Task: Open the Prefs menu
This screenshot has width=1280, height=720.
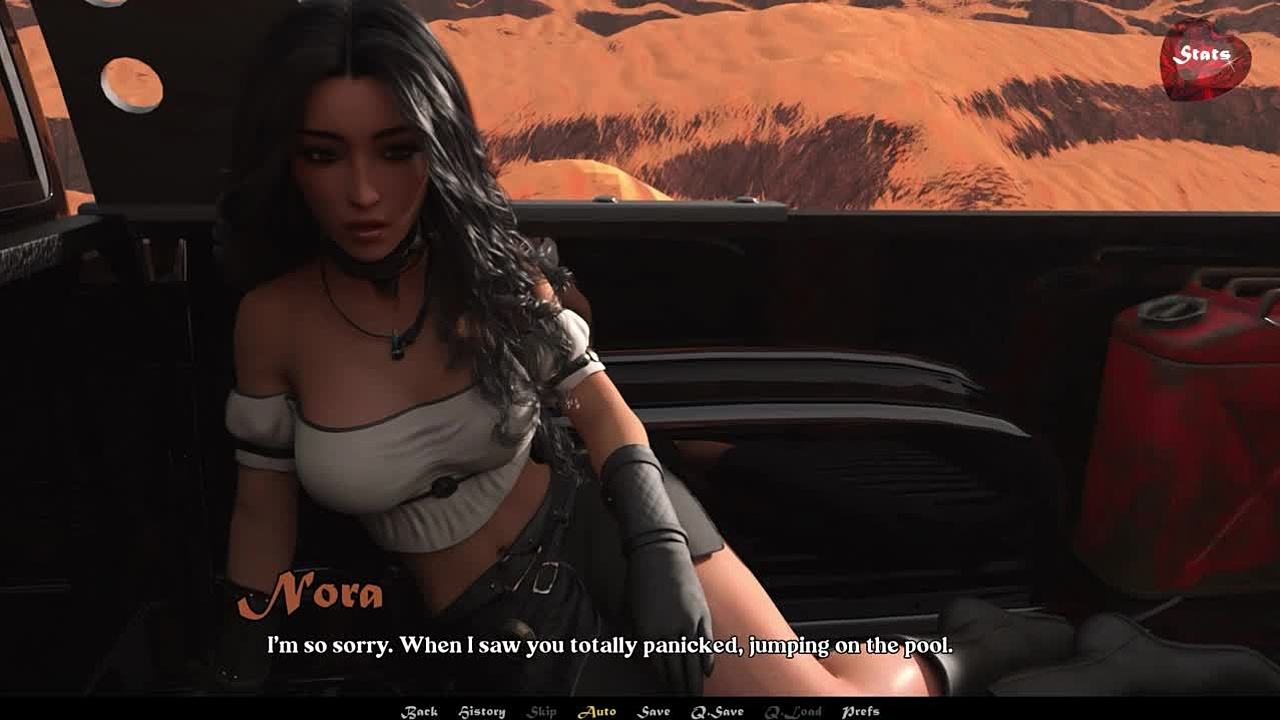Action: pos(860,711)
